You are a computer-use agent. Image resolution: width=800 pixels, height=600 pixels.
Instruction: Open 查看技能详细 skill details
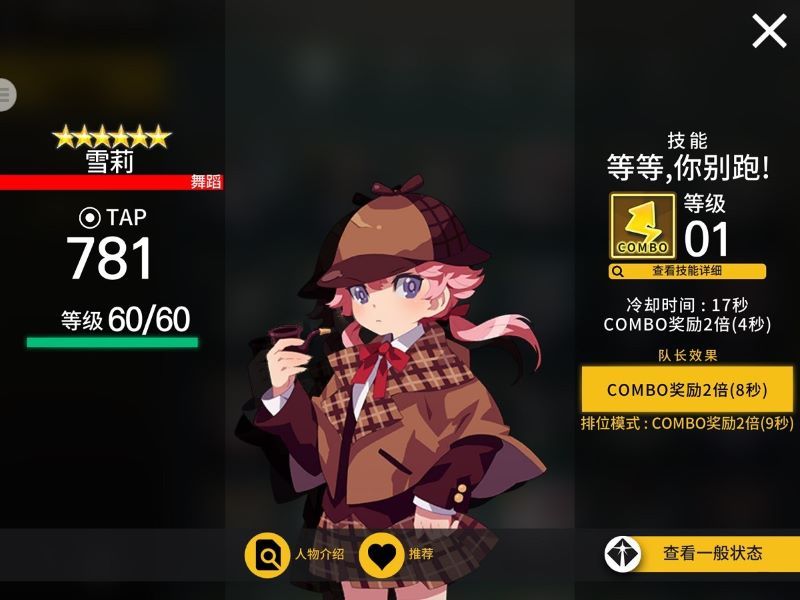point(687,271)
